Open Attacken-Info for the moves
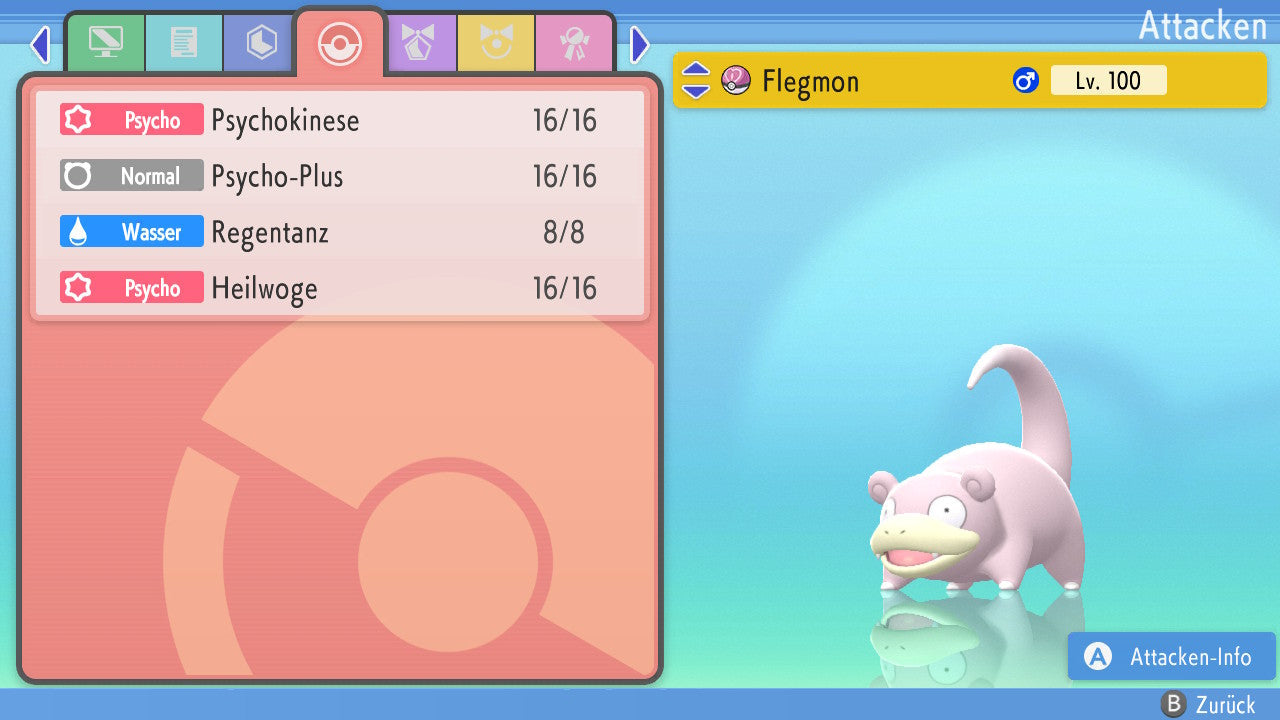 point(1172,657)
